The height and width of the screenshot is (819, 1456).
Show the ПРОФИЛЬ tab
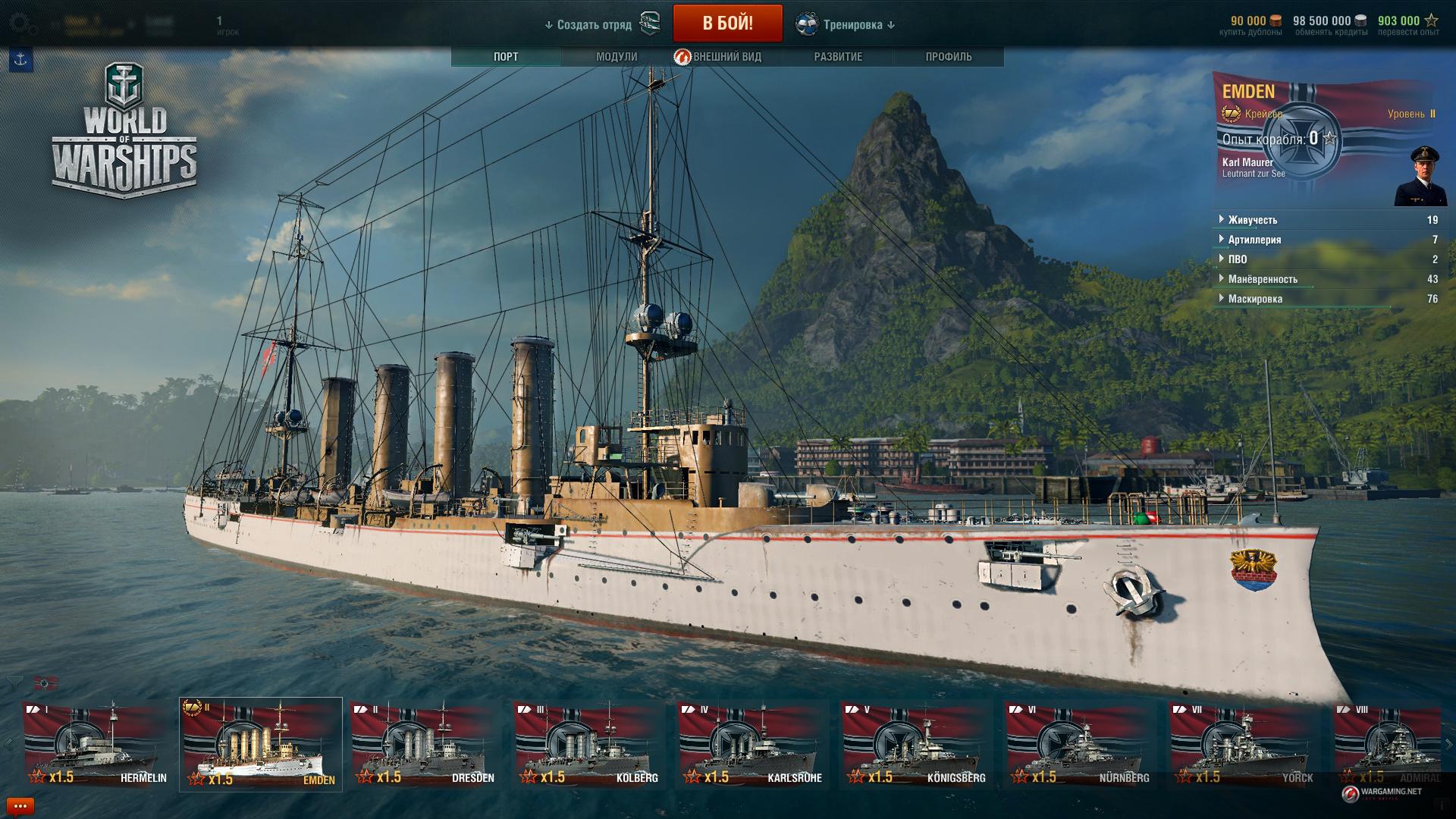click(x=948, y=57)
